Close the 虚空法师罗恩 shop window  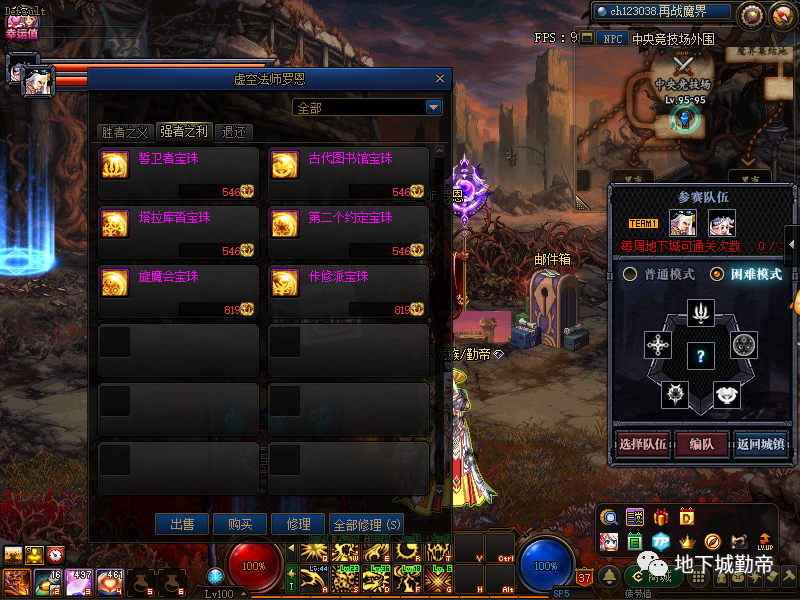pos(439,79)
